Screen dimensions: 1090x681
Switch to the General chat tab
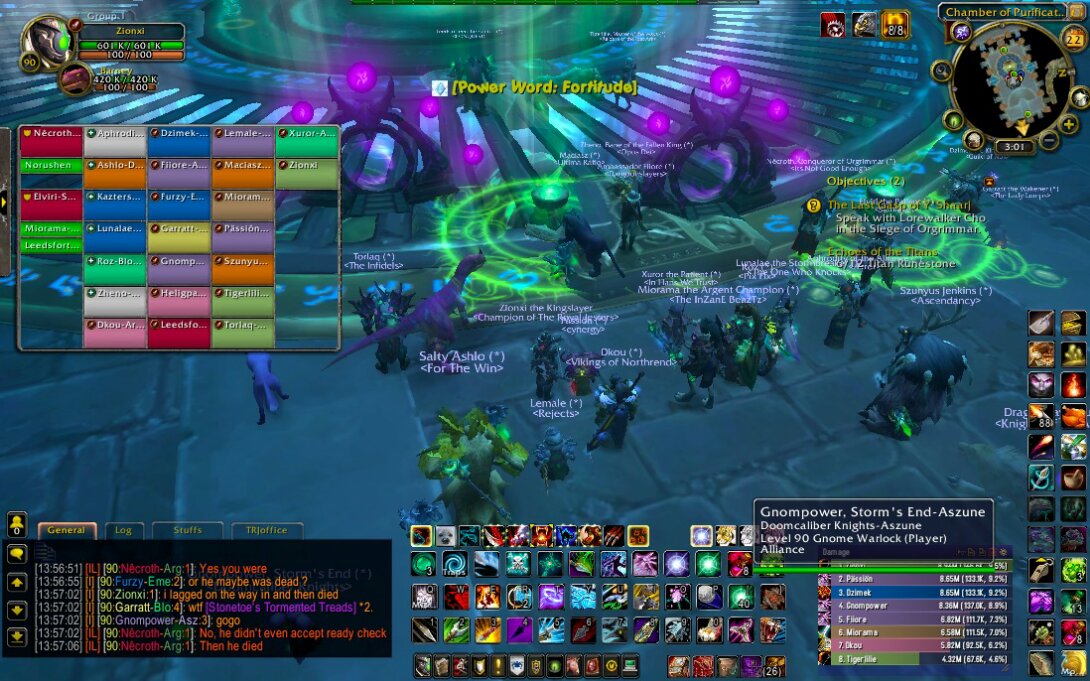pos(67,531)
